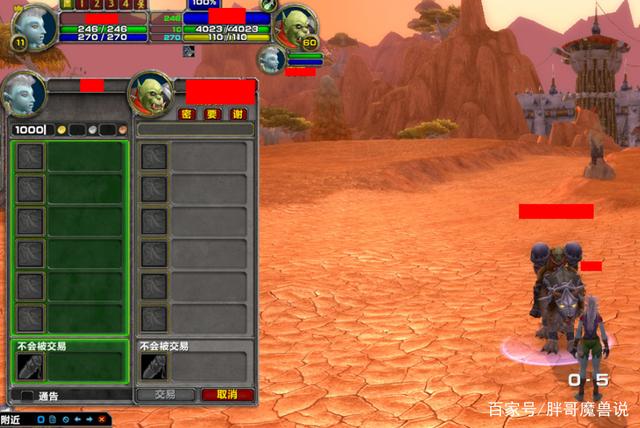Click the 谢 thanks button
The image size is (640, 428).
pos(237,114)
